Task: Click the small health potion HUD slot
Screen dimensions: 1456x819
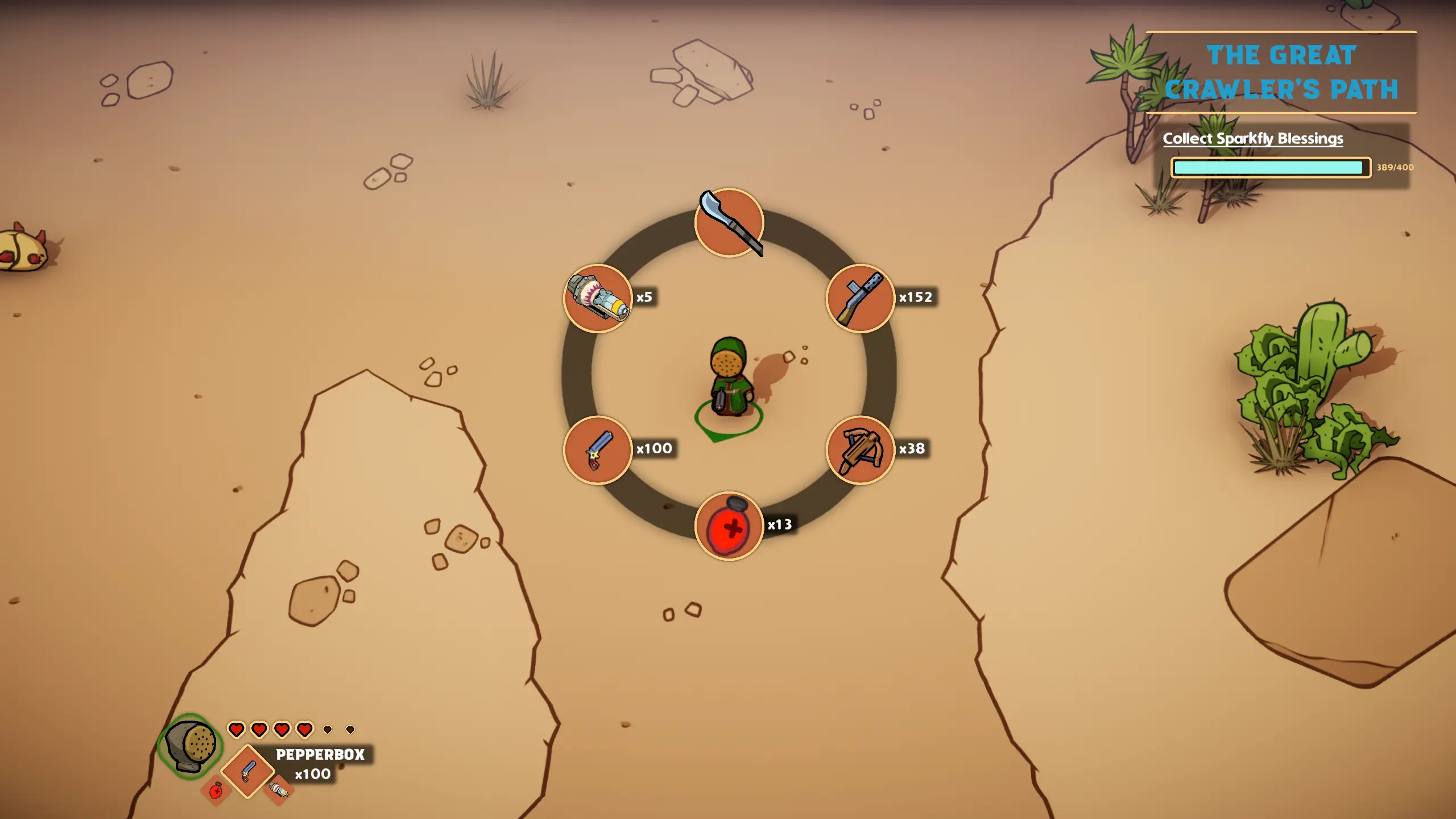Action: 216,791
